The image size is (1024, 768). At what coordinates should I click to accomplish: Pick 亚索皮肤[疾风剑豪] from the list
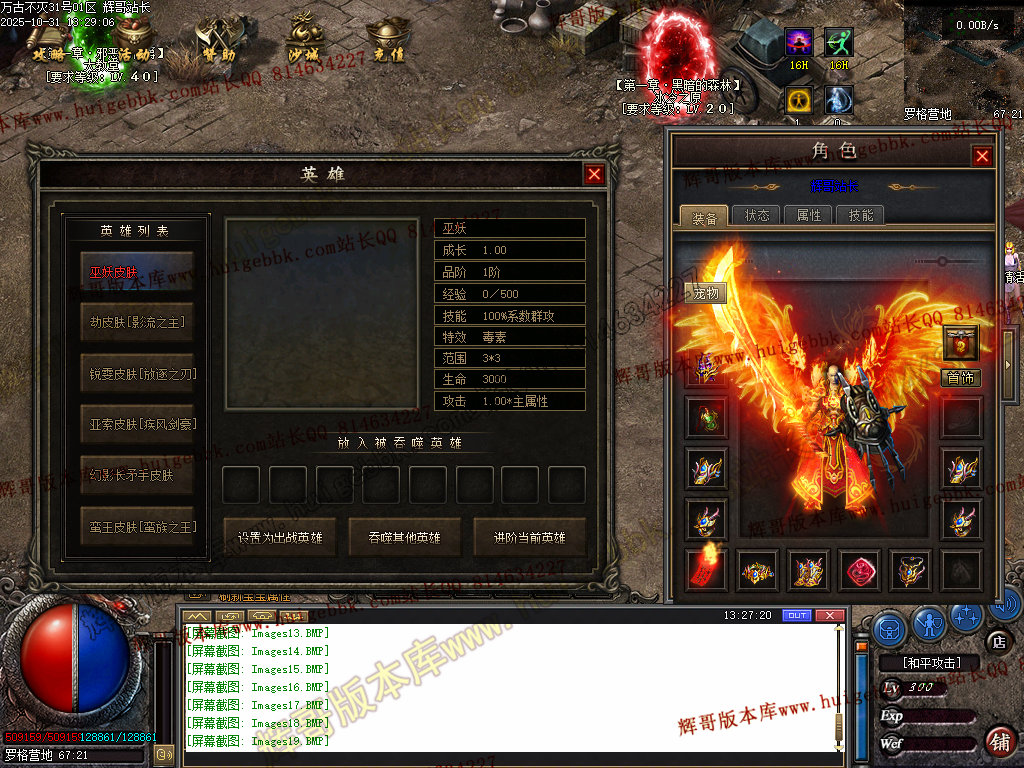pos(137,424)
